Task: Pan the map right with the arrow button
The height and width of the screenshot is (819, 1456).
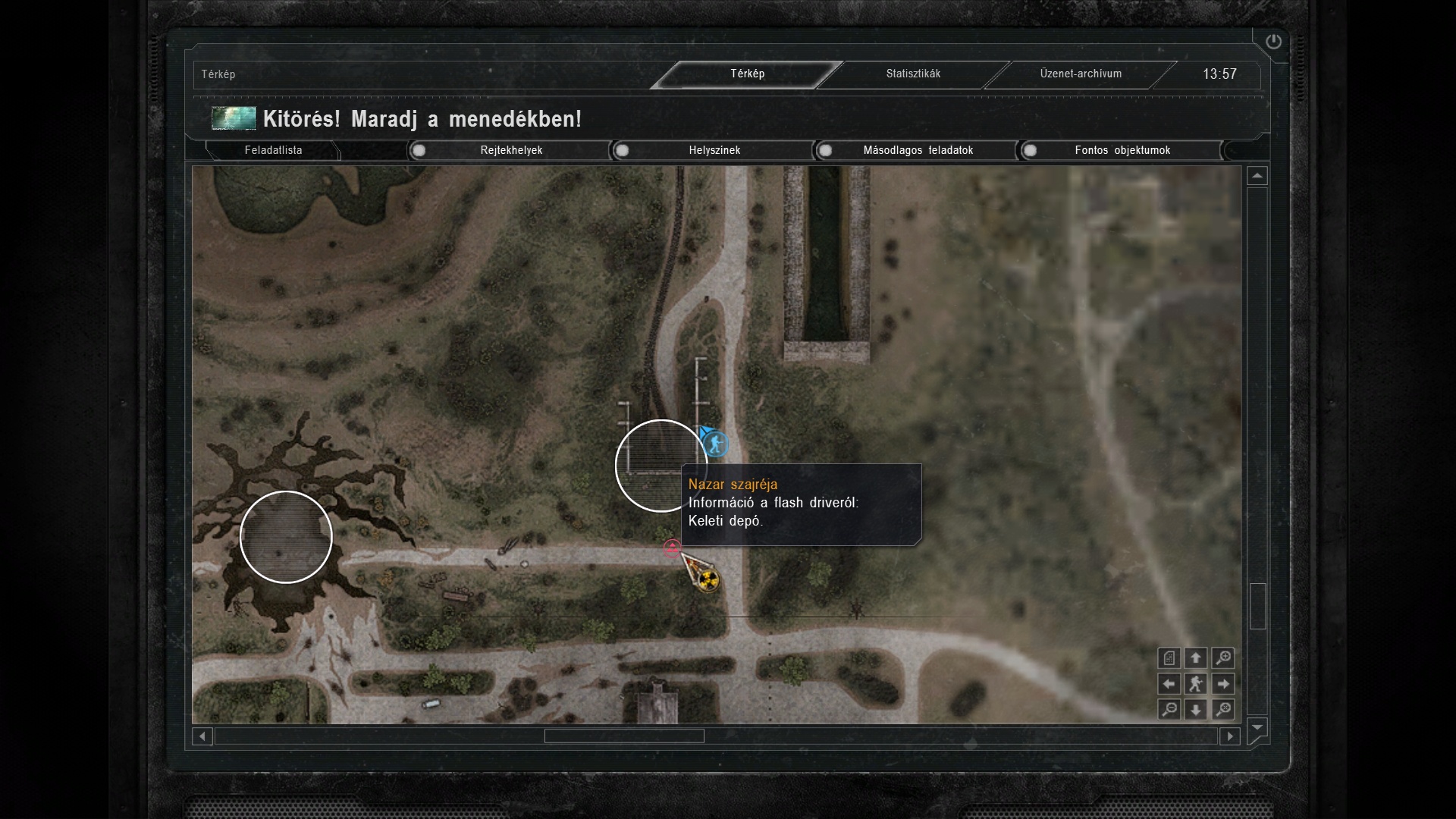Action: point(1222,684)
